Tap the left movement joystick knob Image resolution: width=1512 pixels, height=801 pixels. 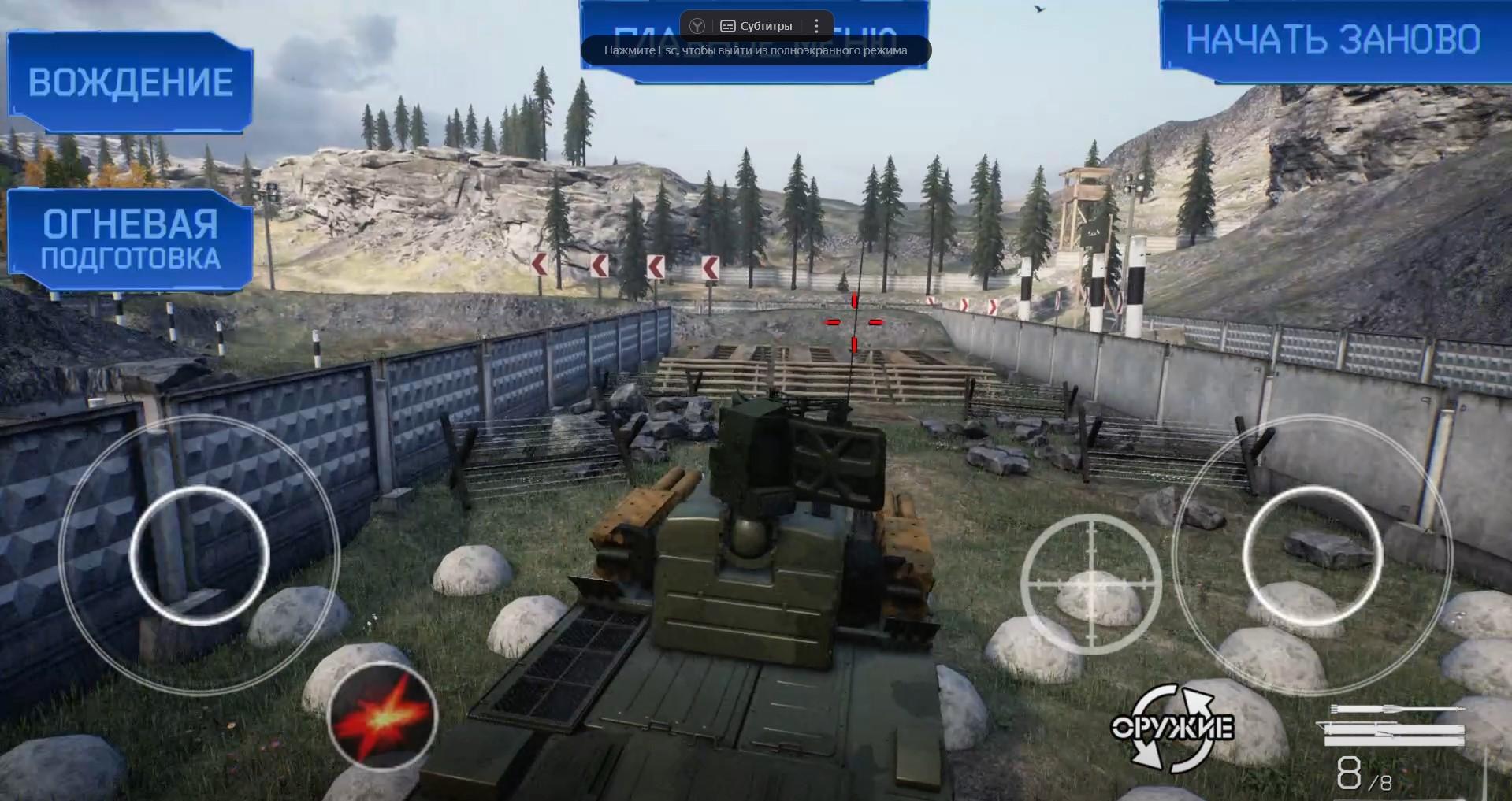[199, 555]
